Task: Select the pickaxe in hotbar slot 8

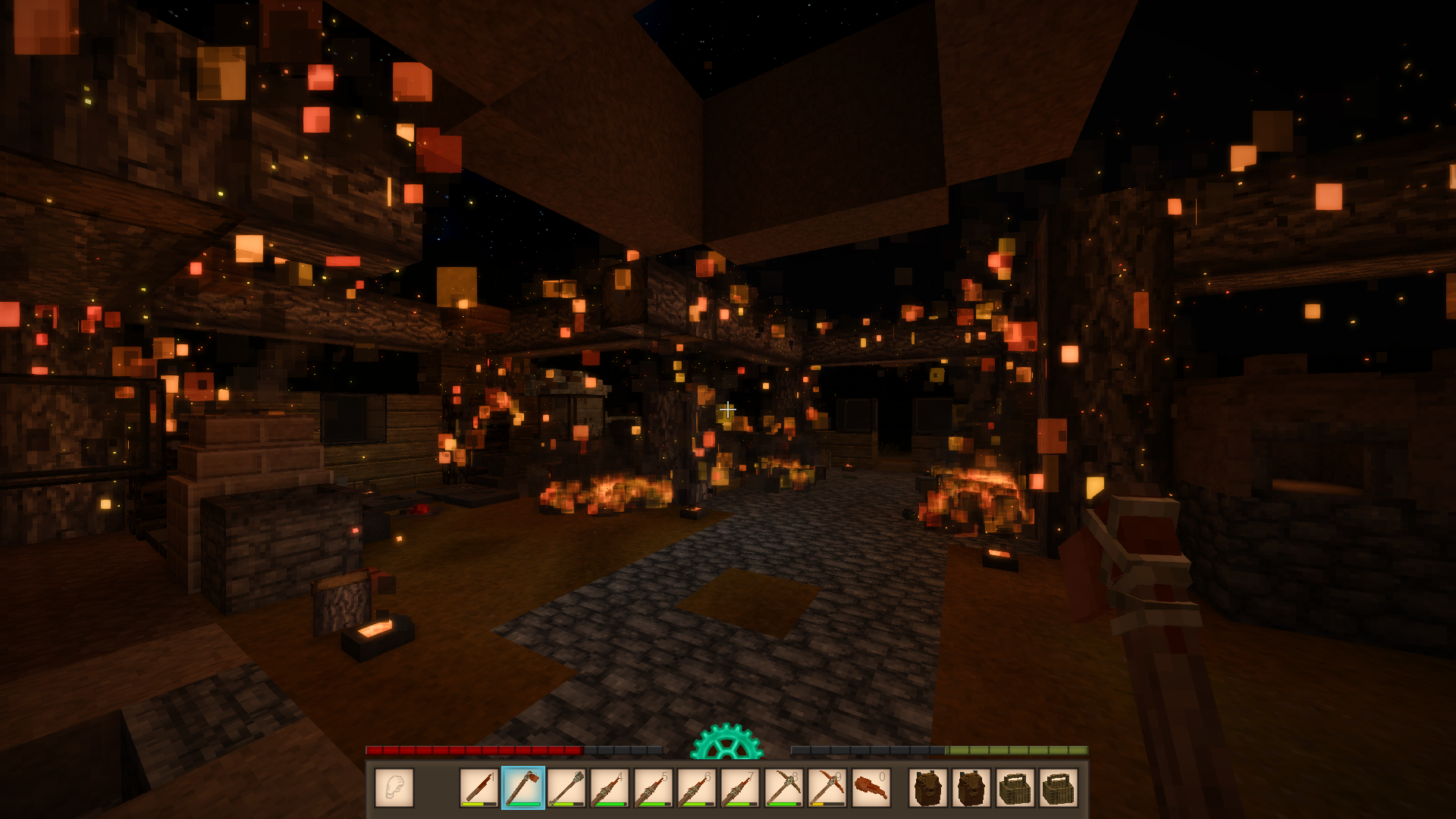Action: click(783, 788)
